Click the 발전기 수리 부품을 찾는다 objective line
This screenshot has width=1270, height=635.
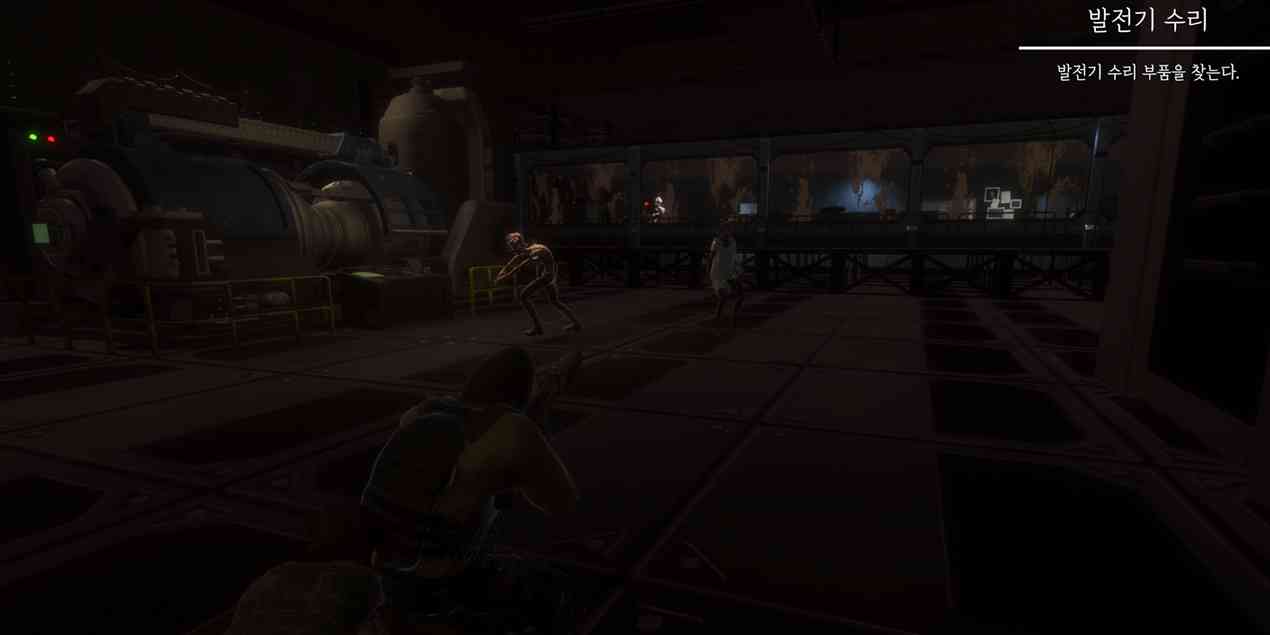[1147, 73]
